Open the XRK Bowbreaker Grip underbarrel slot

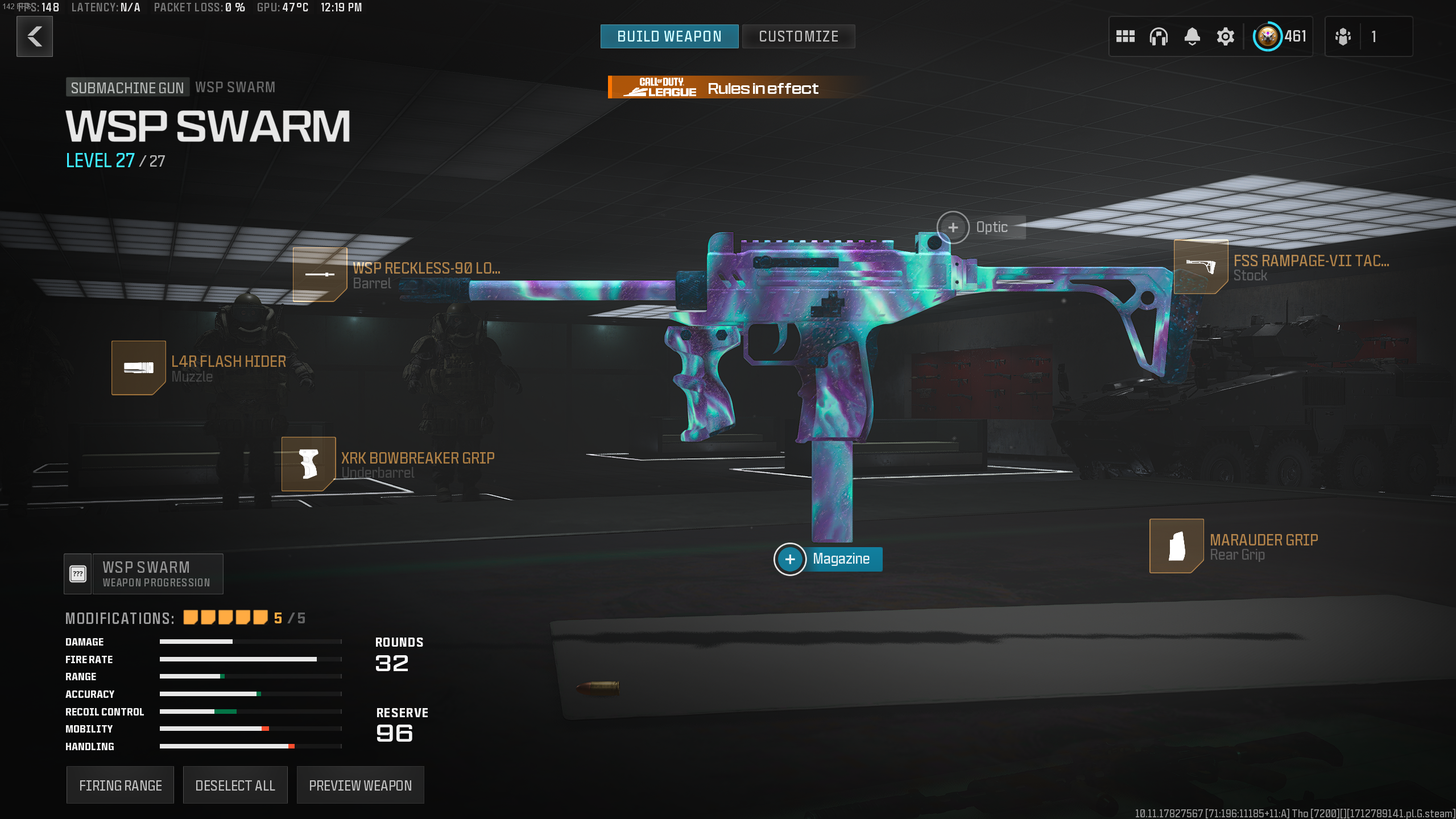(308, 464)
